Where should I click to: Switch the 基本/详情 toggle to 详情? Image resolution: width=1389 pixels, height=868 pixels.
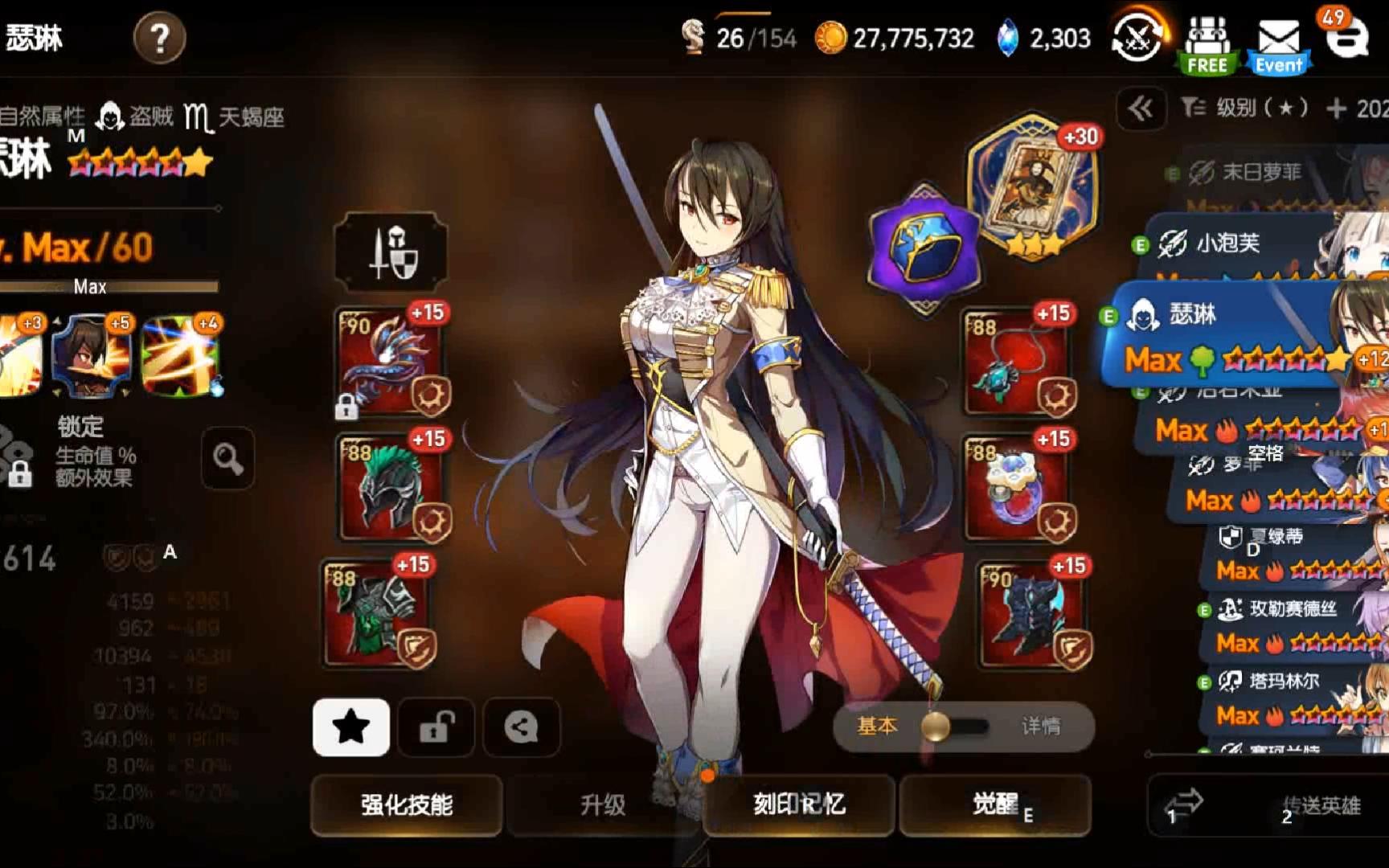point(1042,725)
